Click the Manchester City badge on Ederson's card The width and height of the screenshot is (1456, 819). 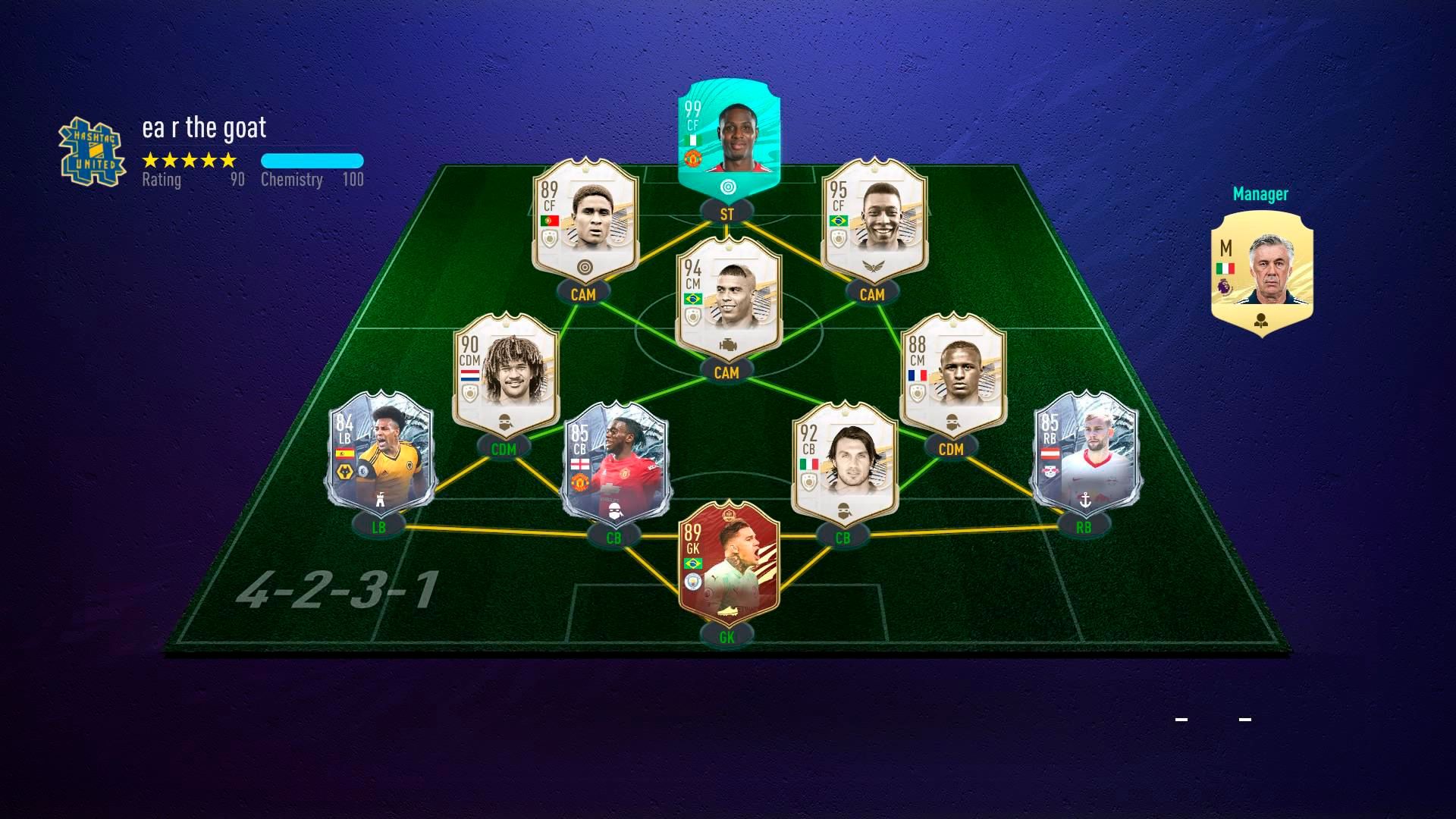[693, 582]
